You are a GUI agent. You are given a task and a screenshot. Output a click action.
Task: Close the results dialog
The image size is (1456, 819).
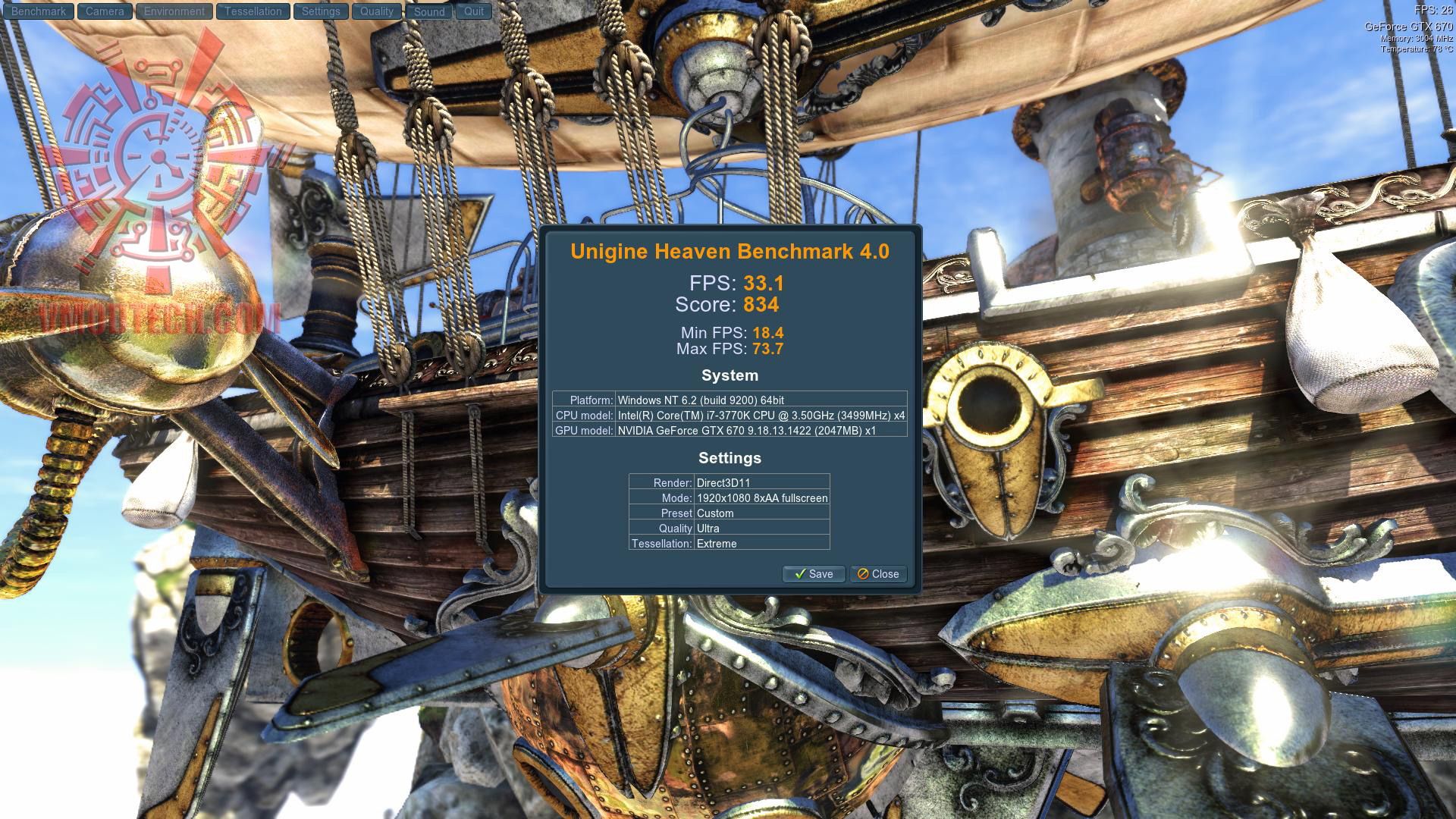[x=878, y=574]
